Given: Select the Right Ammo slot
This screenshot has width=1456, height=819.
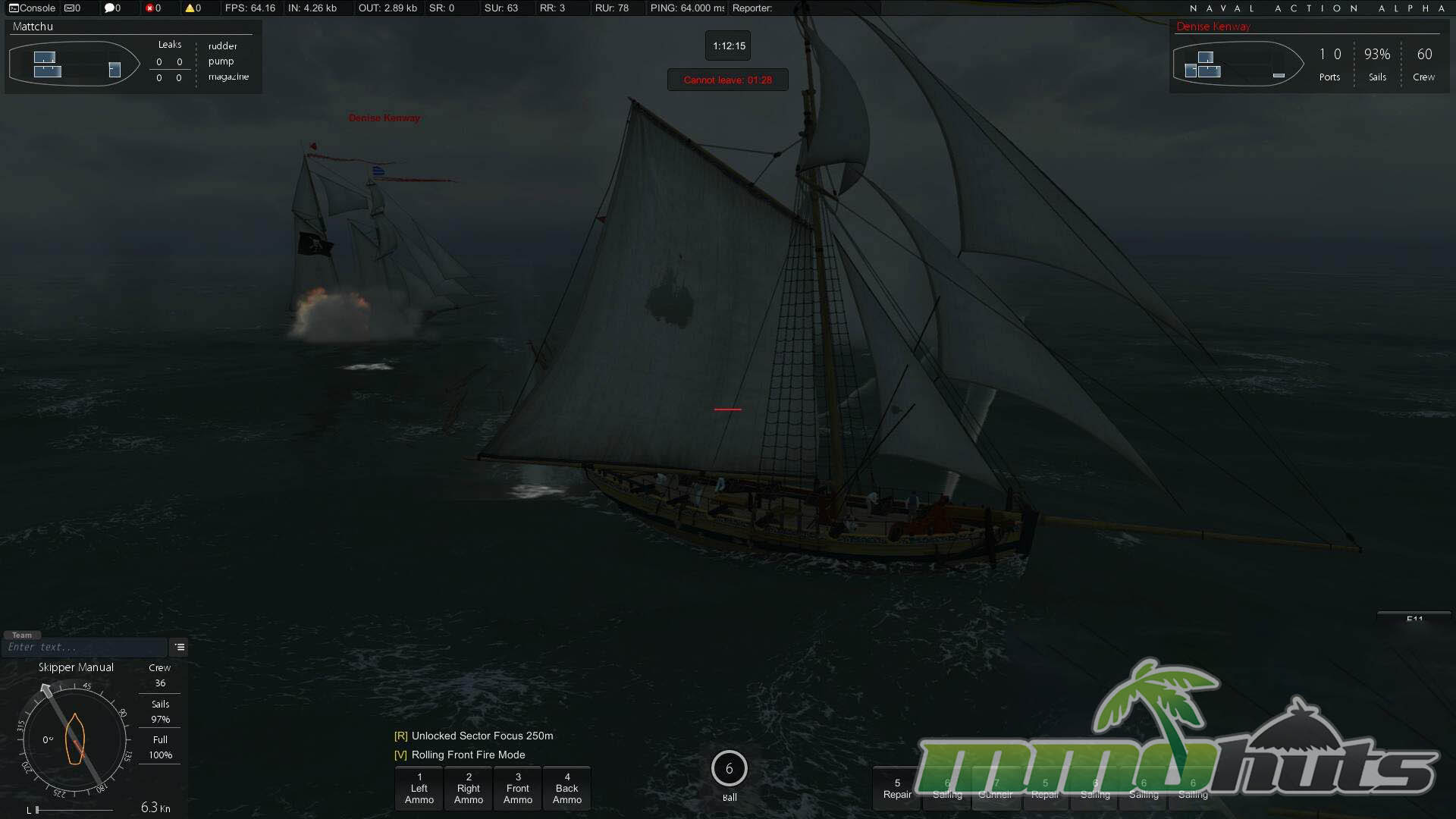Looking at the screenshot, I should coord(469,789).
